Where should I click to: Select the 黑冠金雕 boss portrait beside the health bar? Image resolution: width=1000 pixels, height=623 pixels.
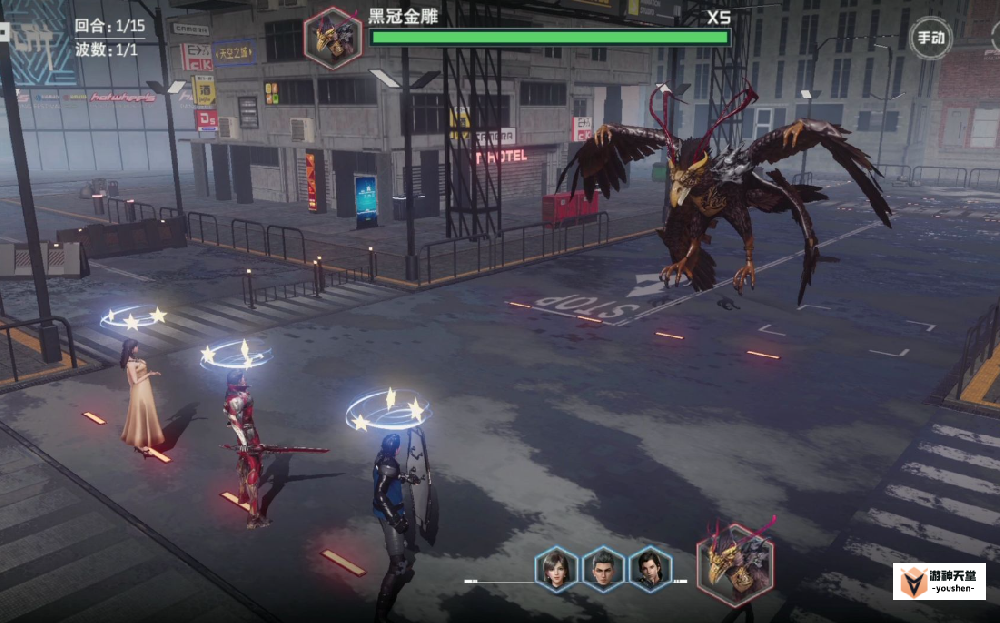333,38
